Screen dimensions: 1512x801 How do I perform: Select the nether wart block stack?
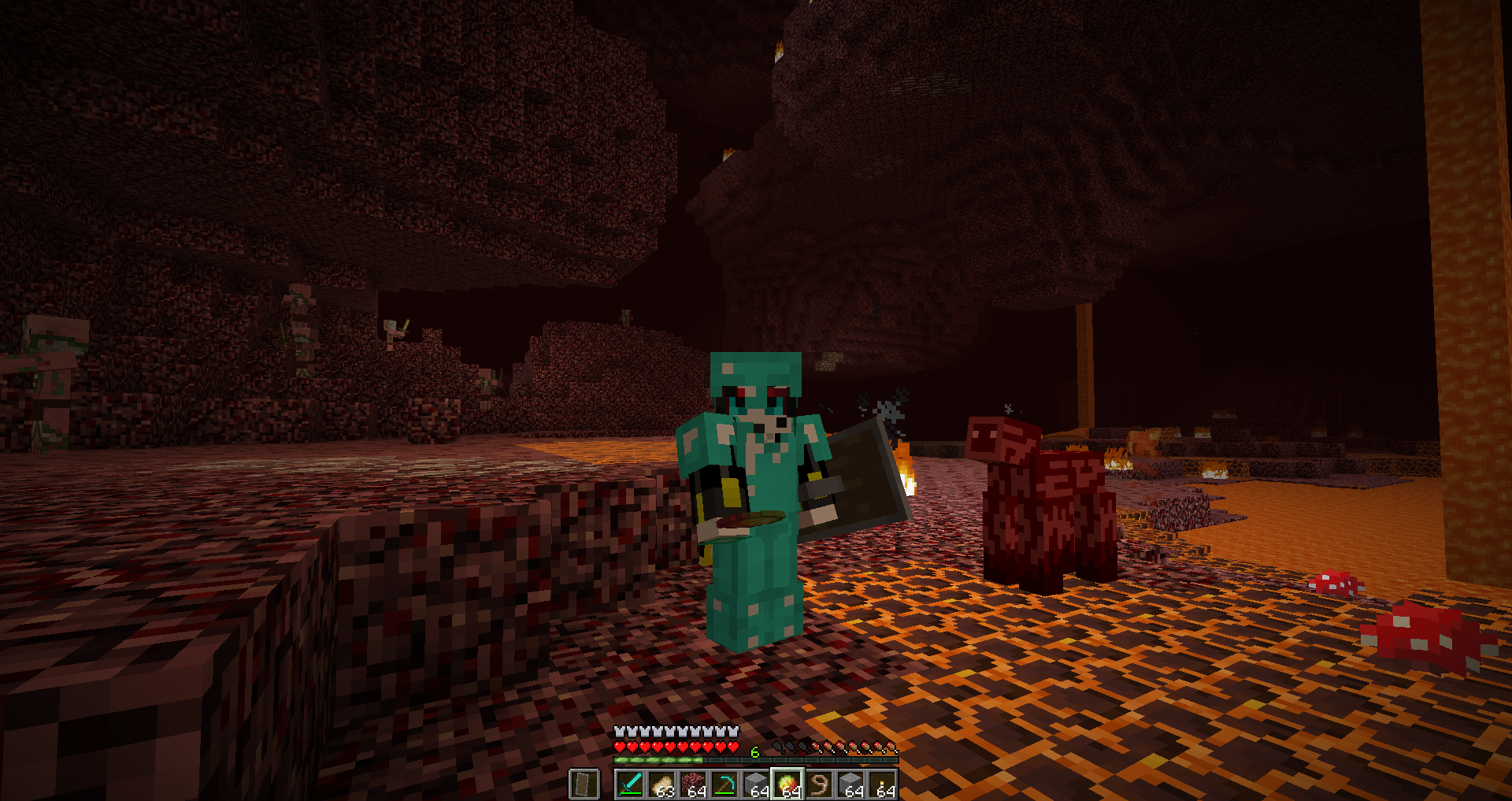[694, 782]
